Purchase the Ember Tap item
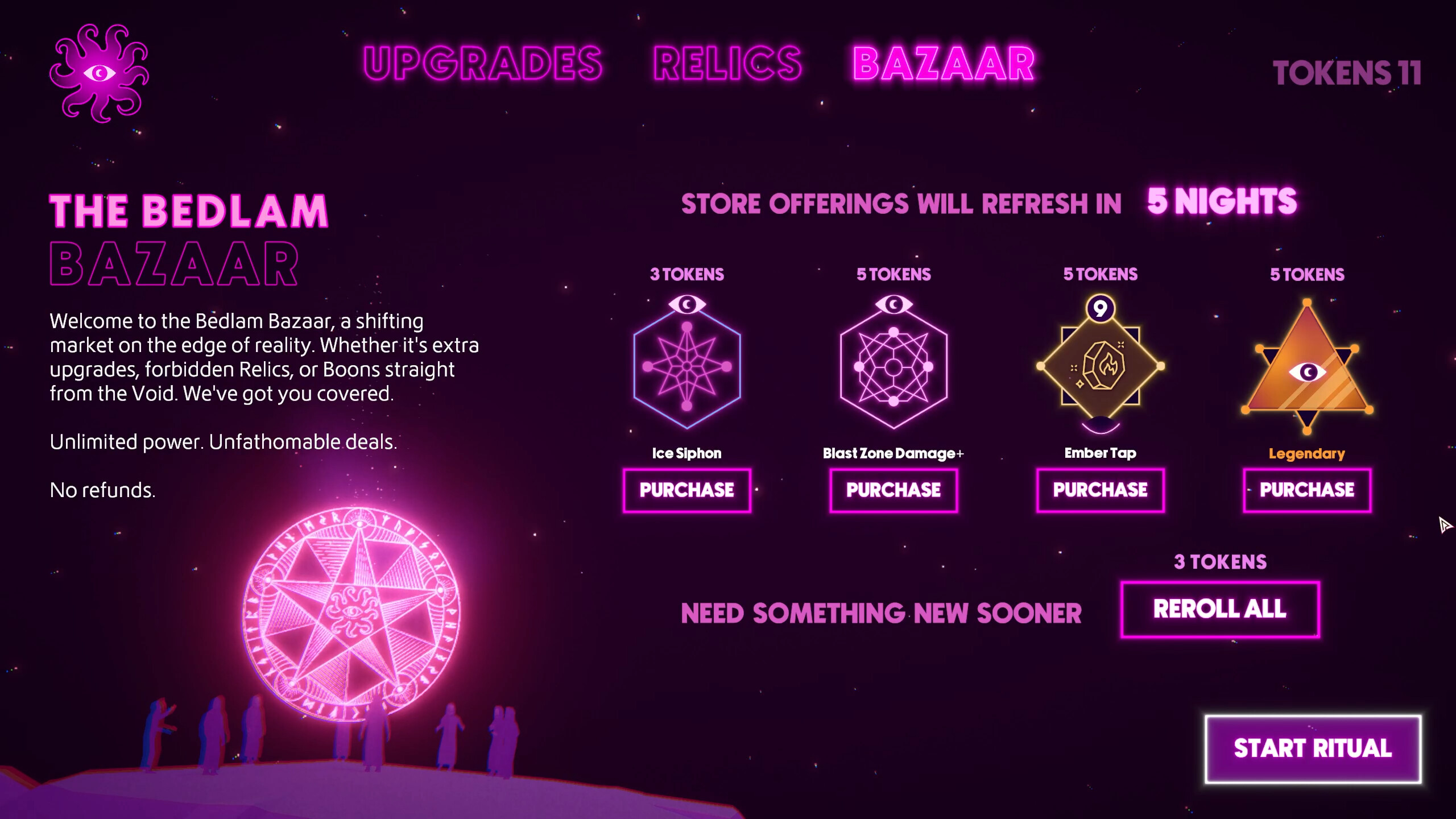This screenshot has width=1456, height=819. 1100,490
